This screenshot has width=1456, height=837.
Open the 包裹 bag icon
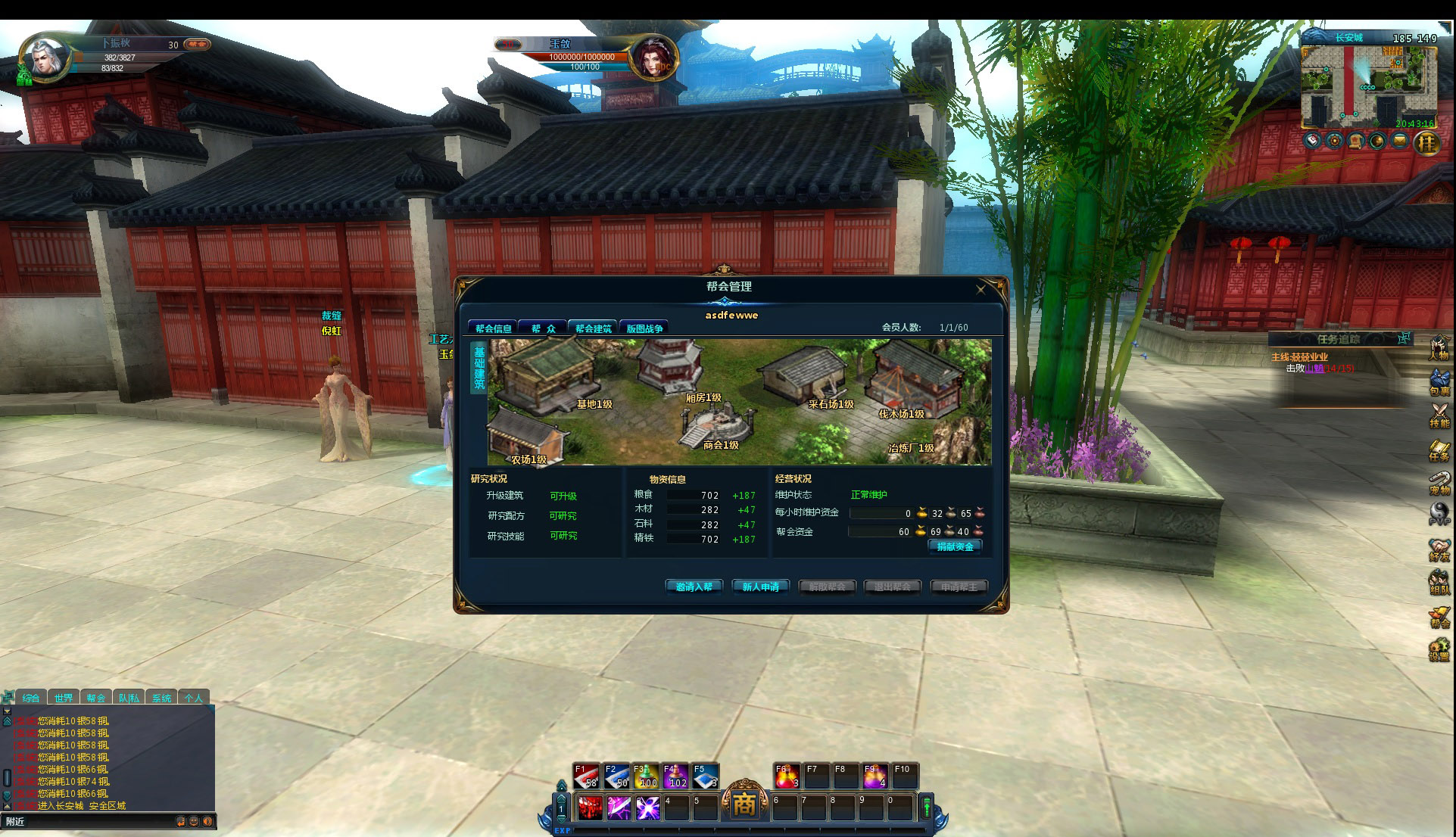pos(1439,382)
